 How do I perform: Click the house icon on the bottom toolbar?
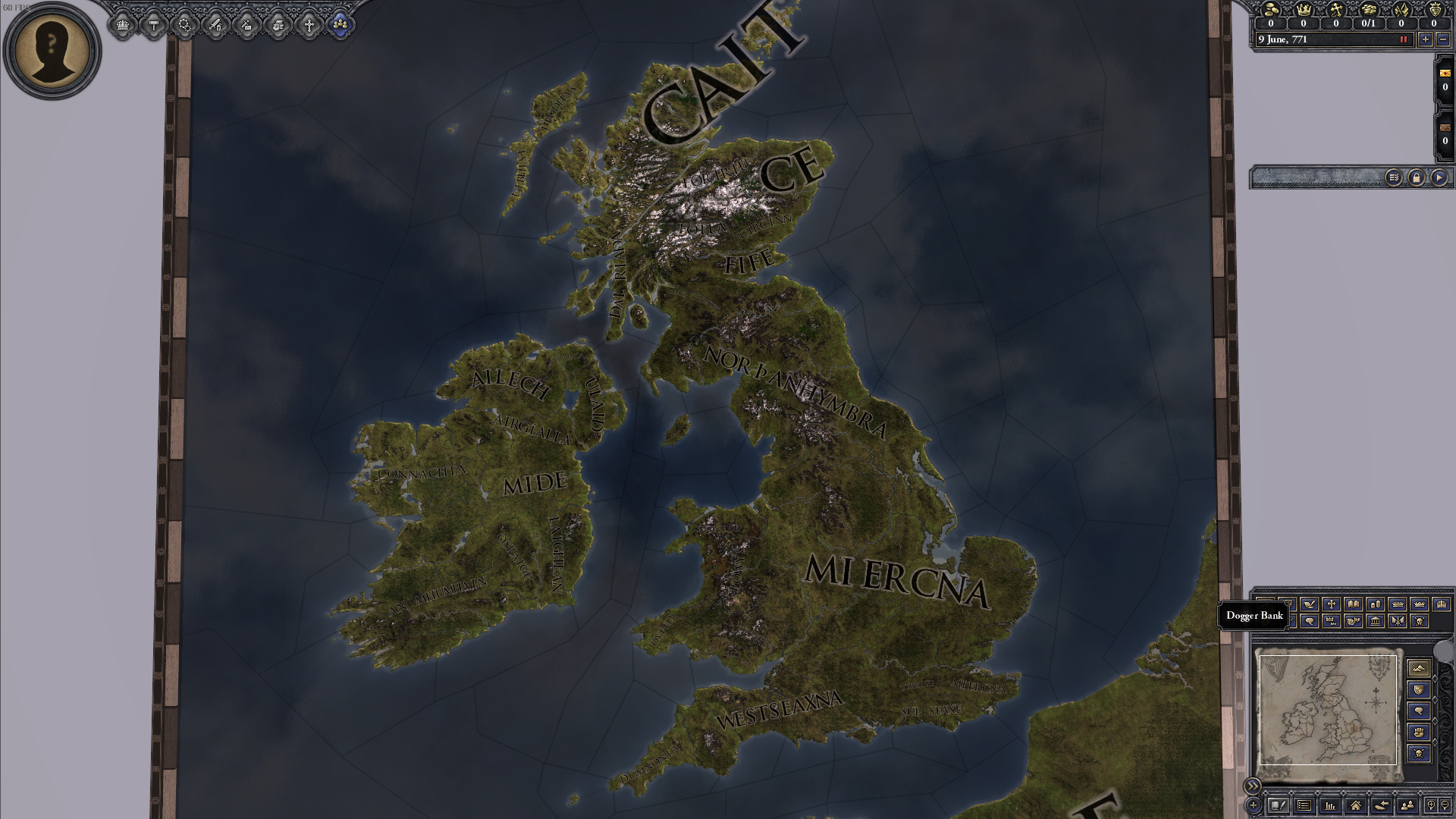pyautogui.click(x=1357, y=805)
